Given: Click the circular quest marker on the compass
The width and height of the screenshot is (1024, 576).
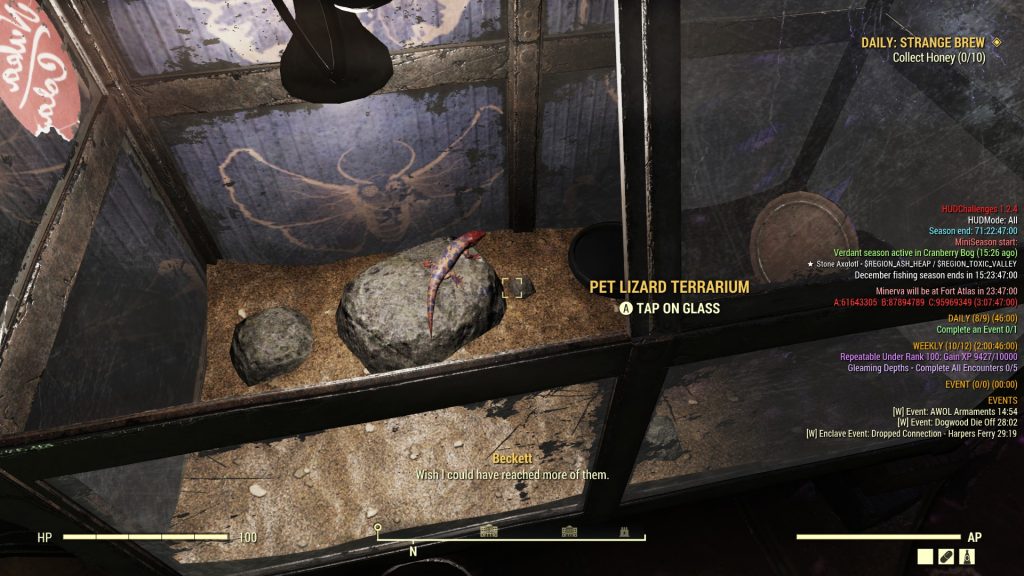Looking at the screenshot, I should (377, 527).
